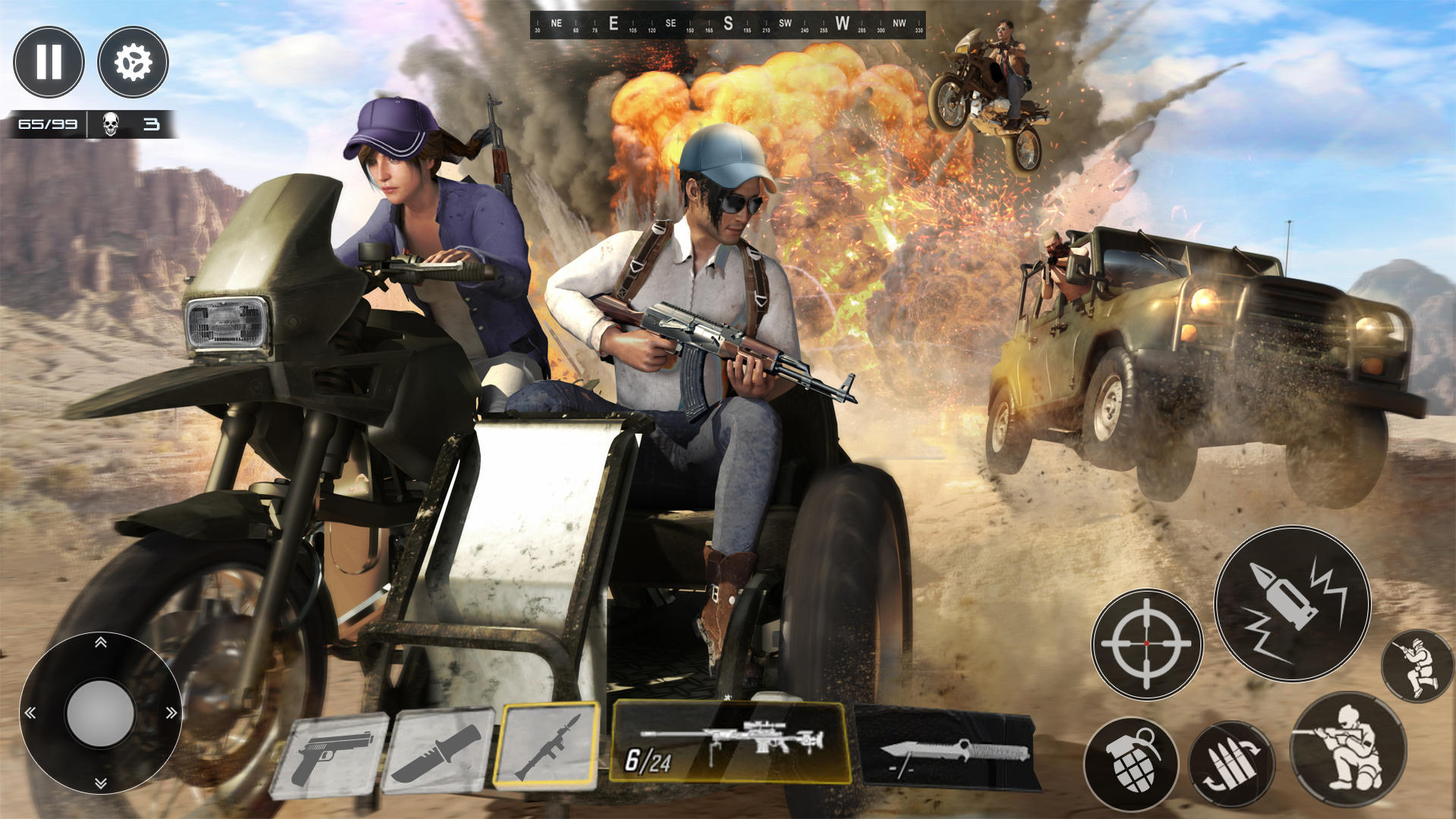Toggle crouch with the kneeling soldier icon
Screen dimensions: 1456x819
(1348, 749)
